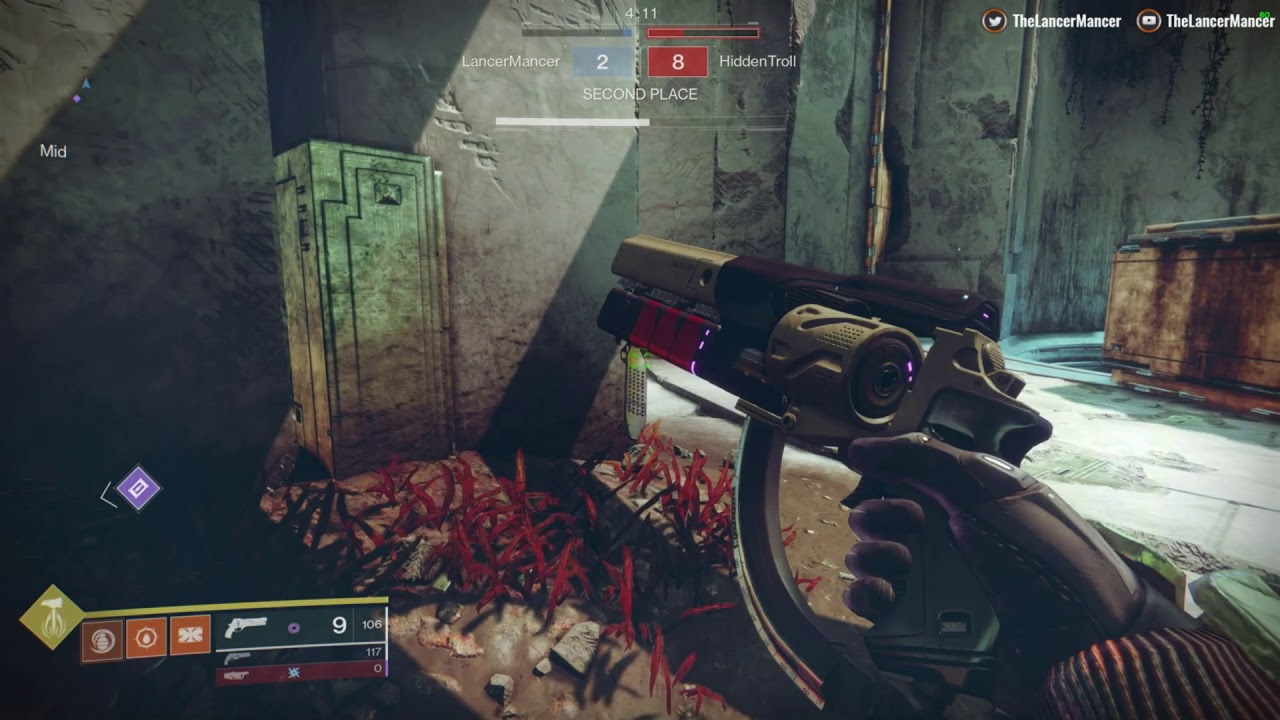Open the Twitter icon in the overlay
This screenshot has width=1280, height=720.
(x=994, y=20)
